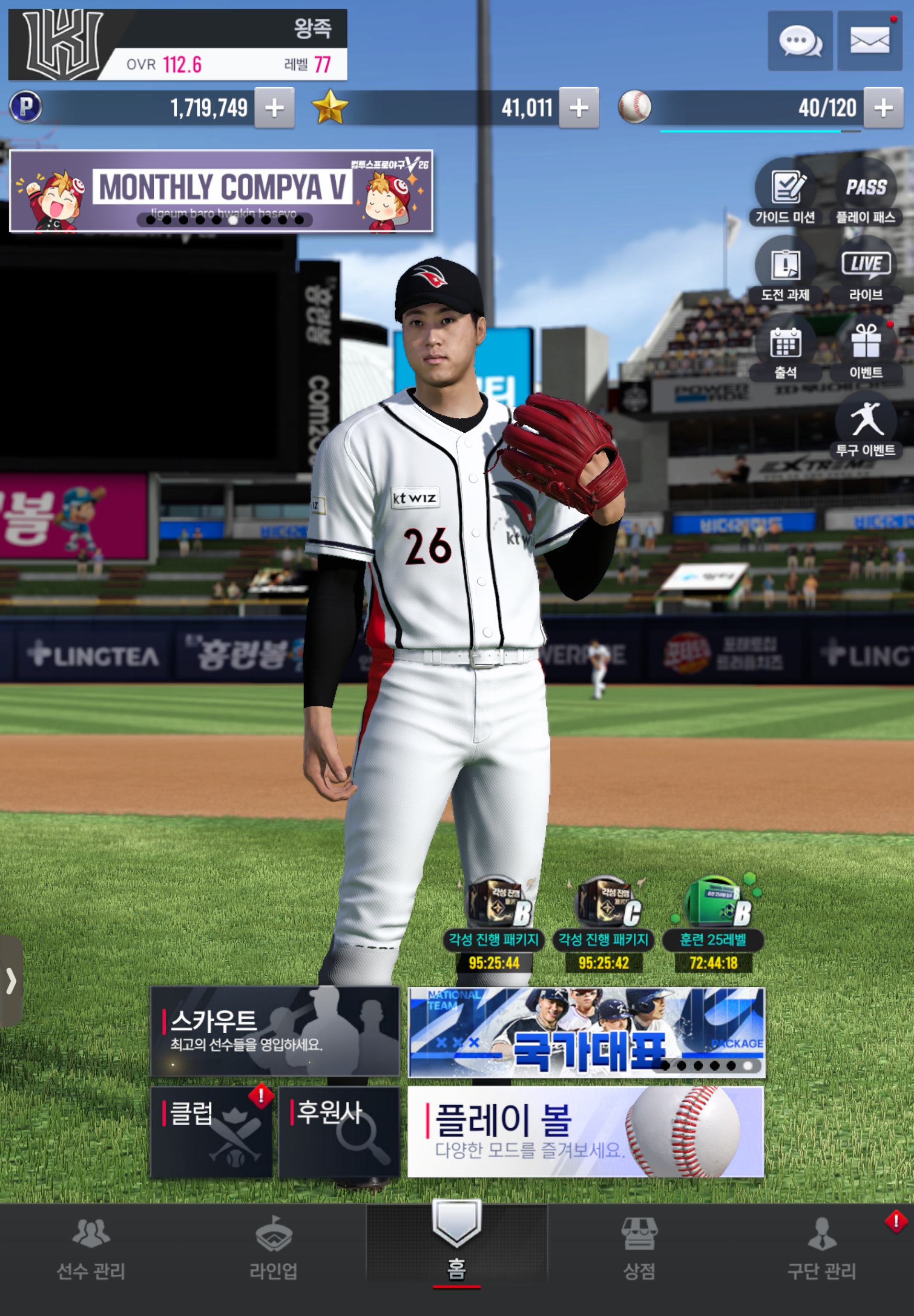
Task: Start 플레이 볼 play ball modes
Action: pyautogui.click(x=585, y=1131)
